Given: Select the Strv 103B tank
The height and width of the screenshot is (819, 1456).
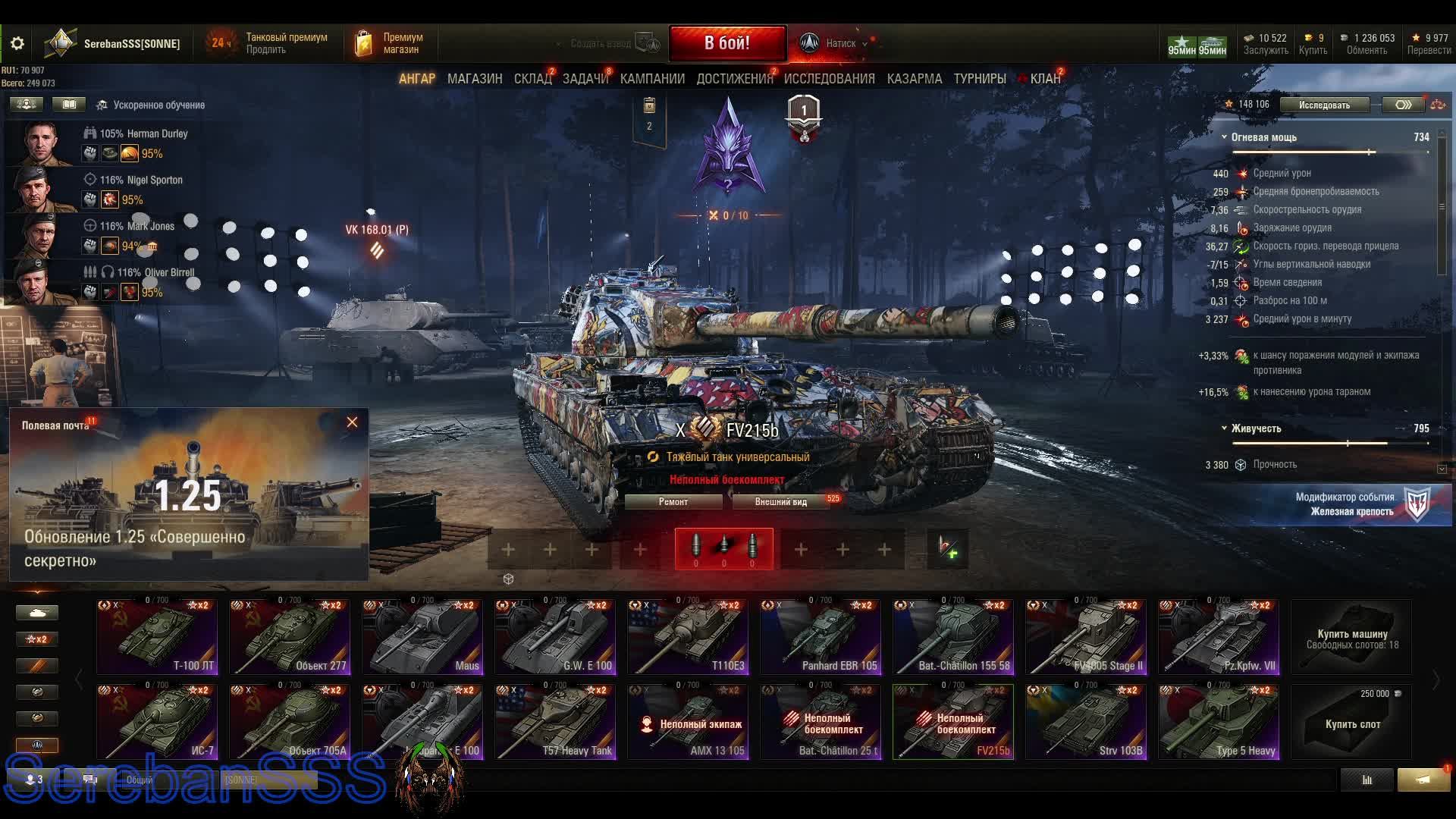Looking at the screenshot, I should coord(1086,722).
